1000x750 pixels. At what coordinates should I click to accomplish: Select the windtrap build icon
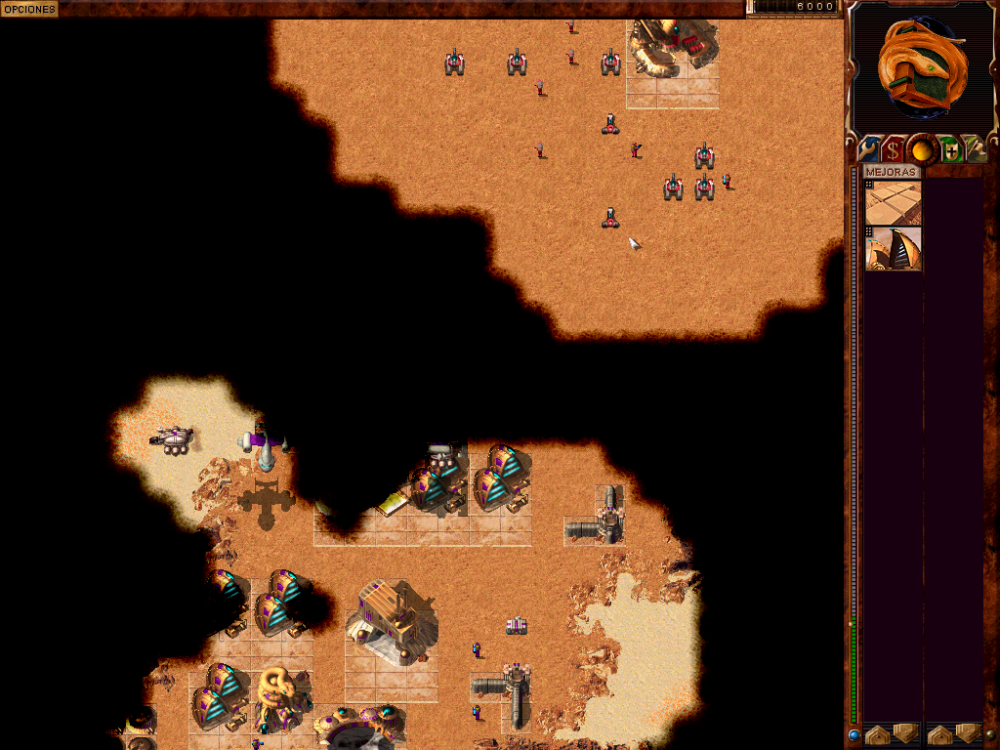click(893, 249)
